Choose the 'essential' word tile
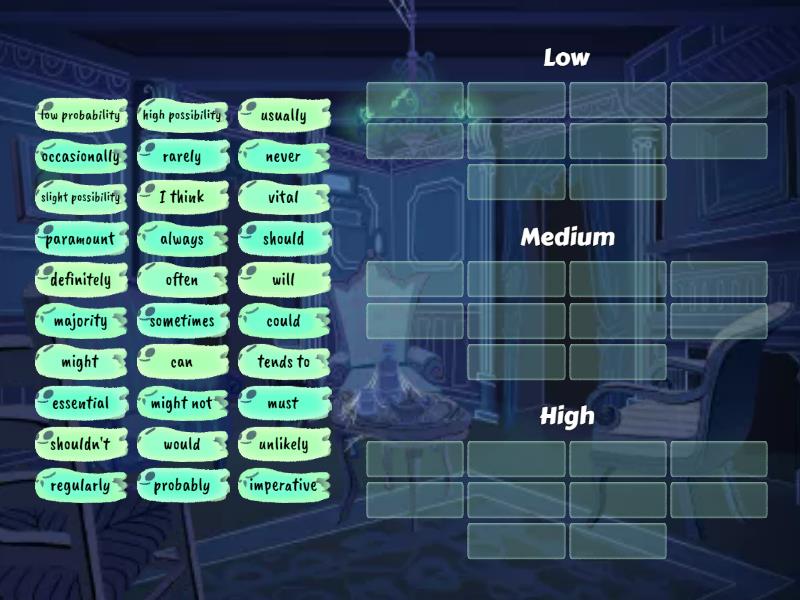Screen dimensions: 800x600 click(x=80, y=403)
